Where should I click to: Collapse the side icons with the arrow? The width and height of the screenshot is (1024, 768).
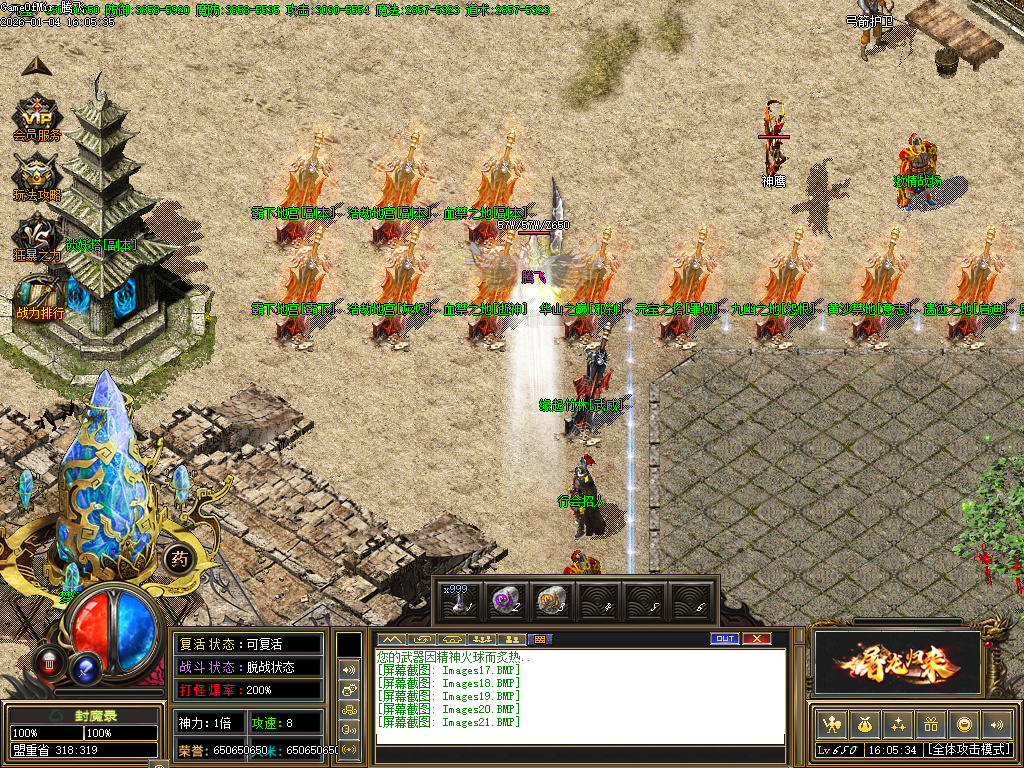[x=36, y=65]
